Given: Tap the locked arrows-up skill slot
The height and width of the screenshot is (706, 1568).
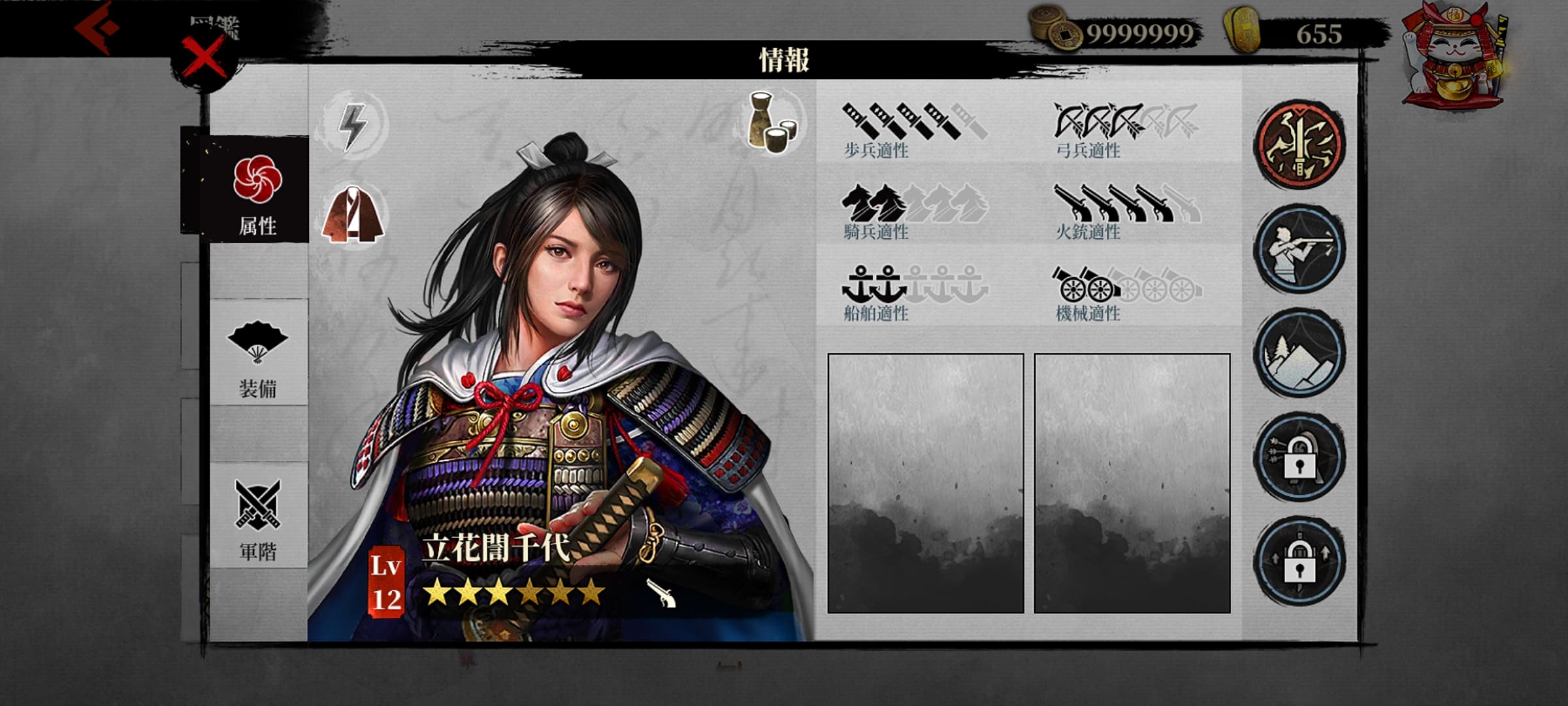Looking at the screenshot, I should pyautogui.click(x=1299, y=562).
